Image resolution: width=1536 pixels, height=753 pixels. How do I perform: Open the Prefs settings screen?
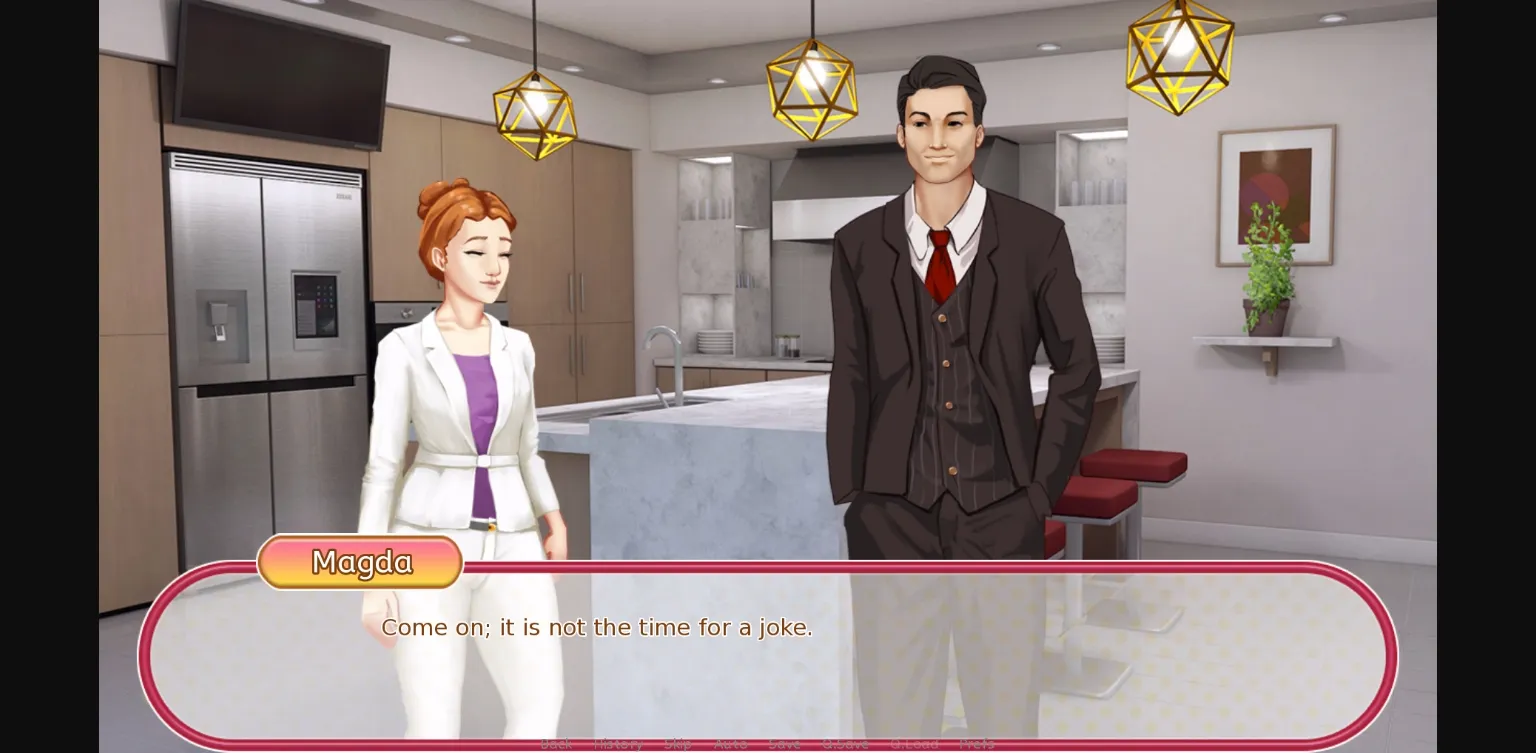pyautogui.click(x=977, y=744)
